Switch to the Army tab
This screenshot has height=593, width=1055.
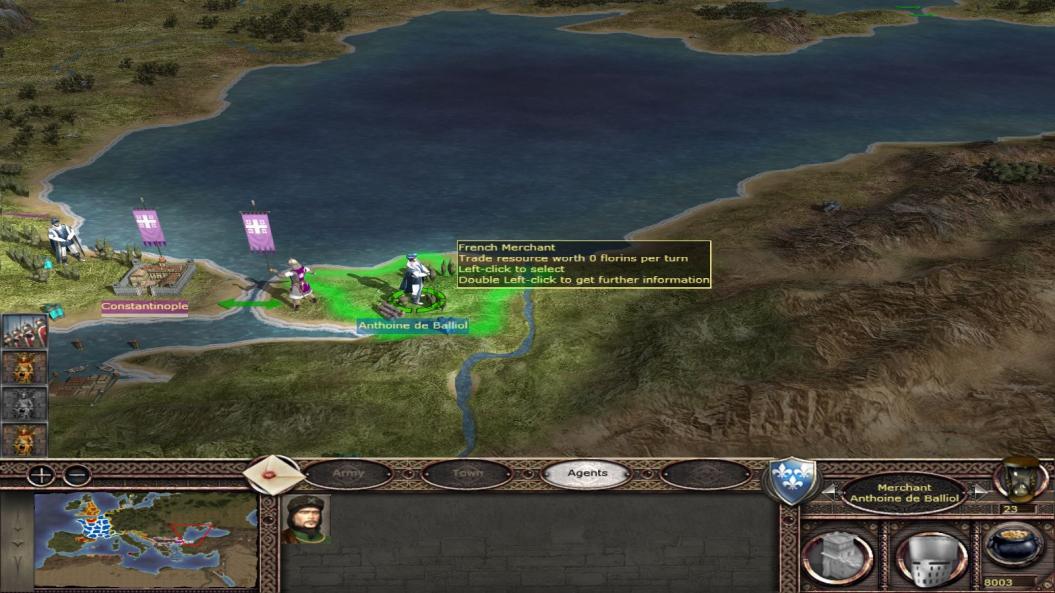348,473
